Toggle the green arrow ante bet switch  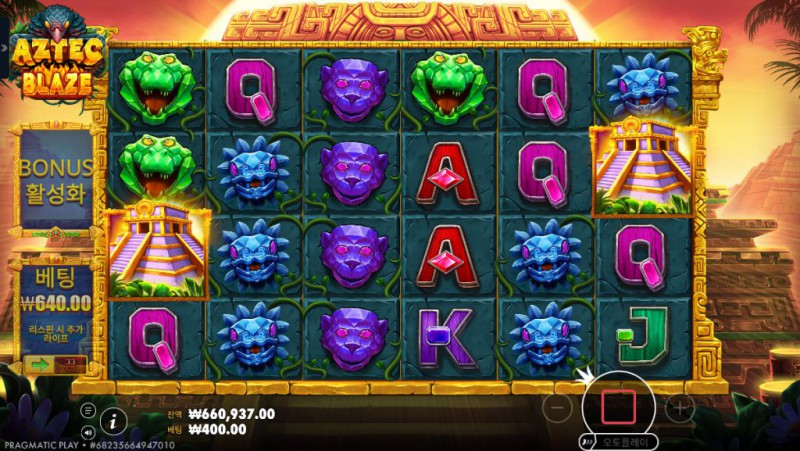(42, 364)
